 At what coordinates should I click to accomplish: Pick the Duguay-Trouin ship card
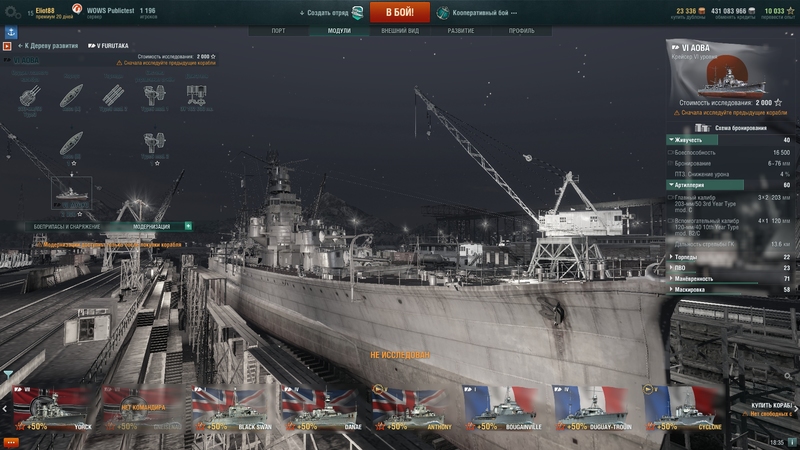(x=596, y=408)
